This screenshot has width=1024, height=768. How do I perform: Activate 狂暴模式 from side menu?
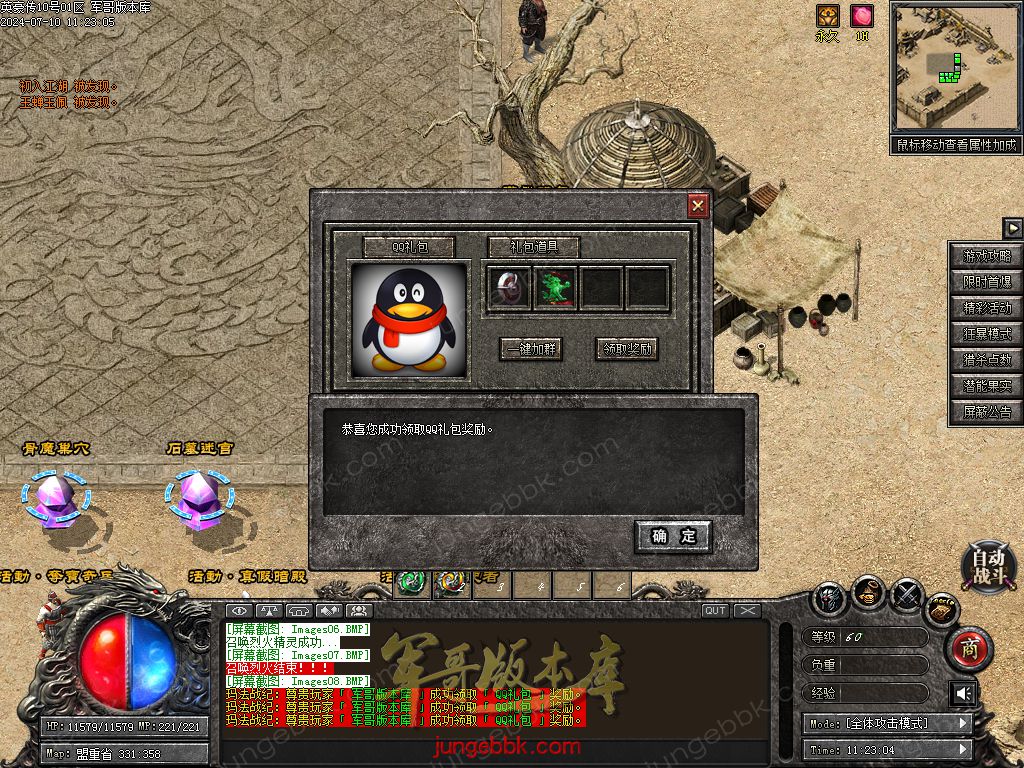click(986, 334)
